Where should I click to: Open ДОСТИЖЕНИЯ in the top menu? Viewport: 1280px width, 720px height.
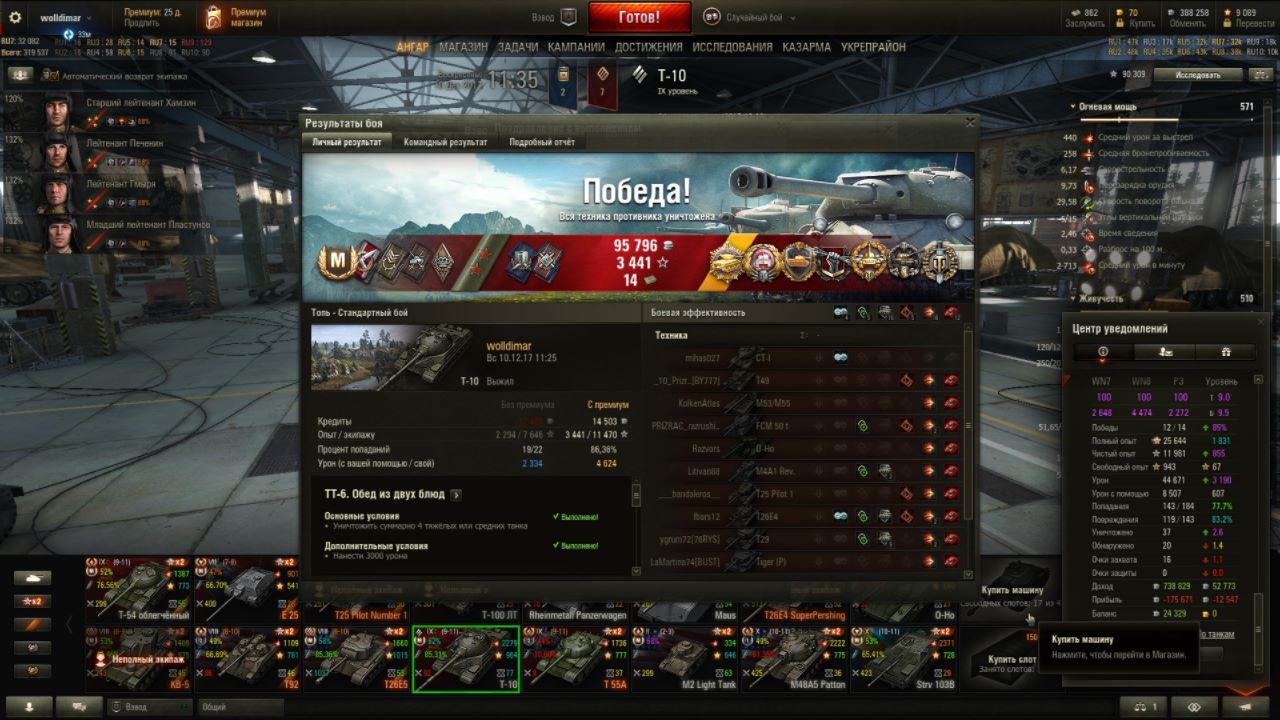[x=648, y=47]
